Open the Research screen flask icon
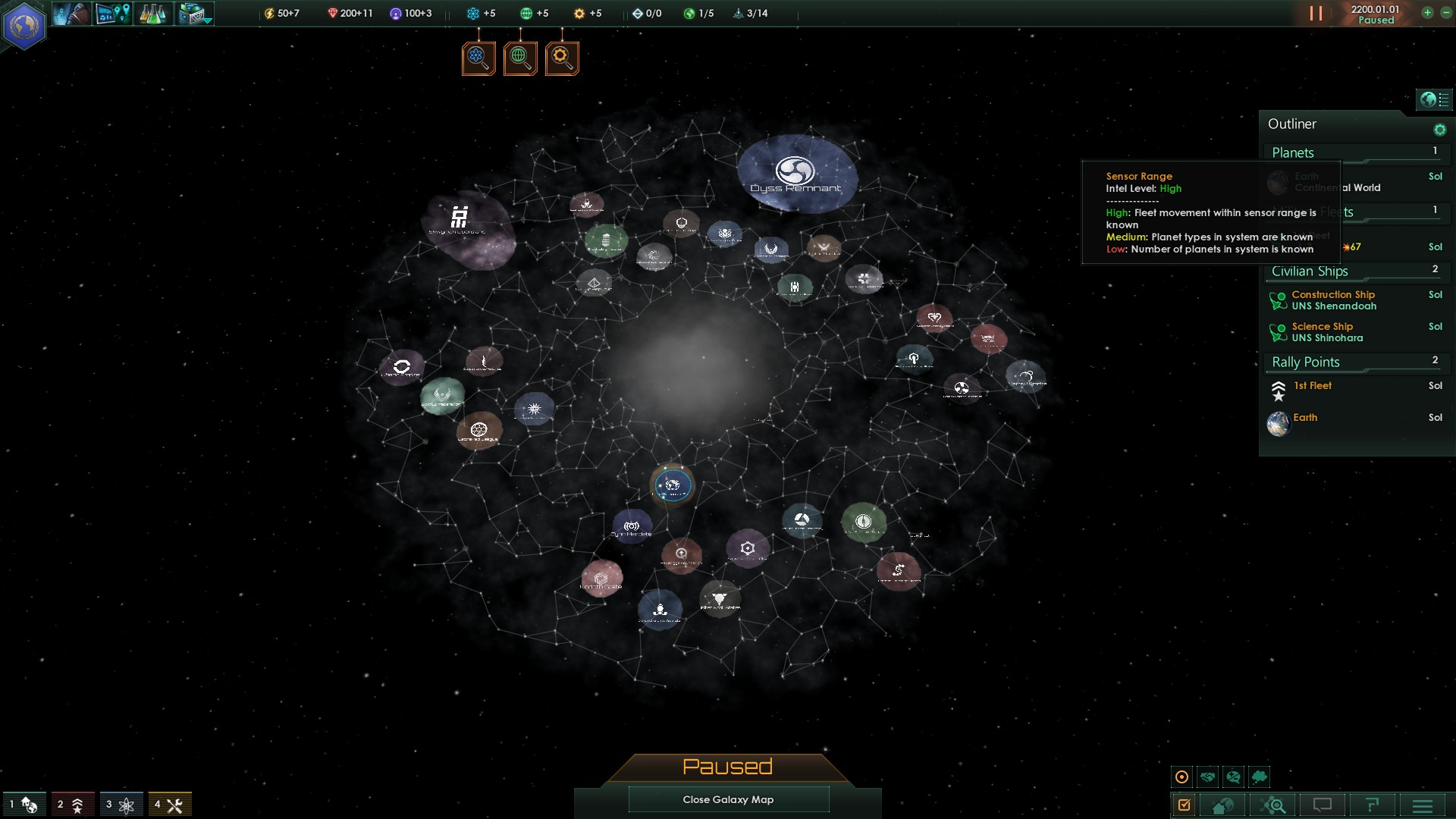 (x=154, y=13)
